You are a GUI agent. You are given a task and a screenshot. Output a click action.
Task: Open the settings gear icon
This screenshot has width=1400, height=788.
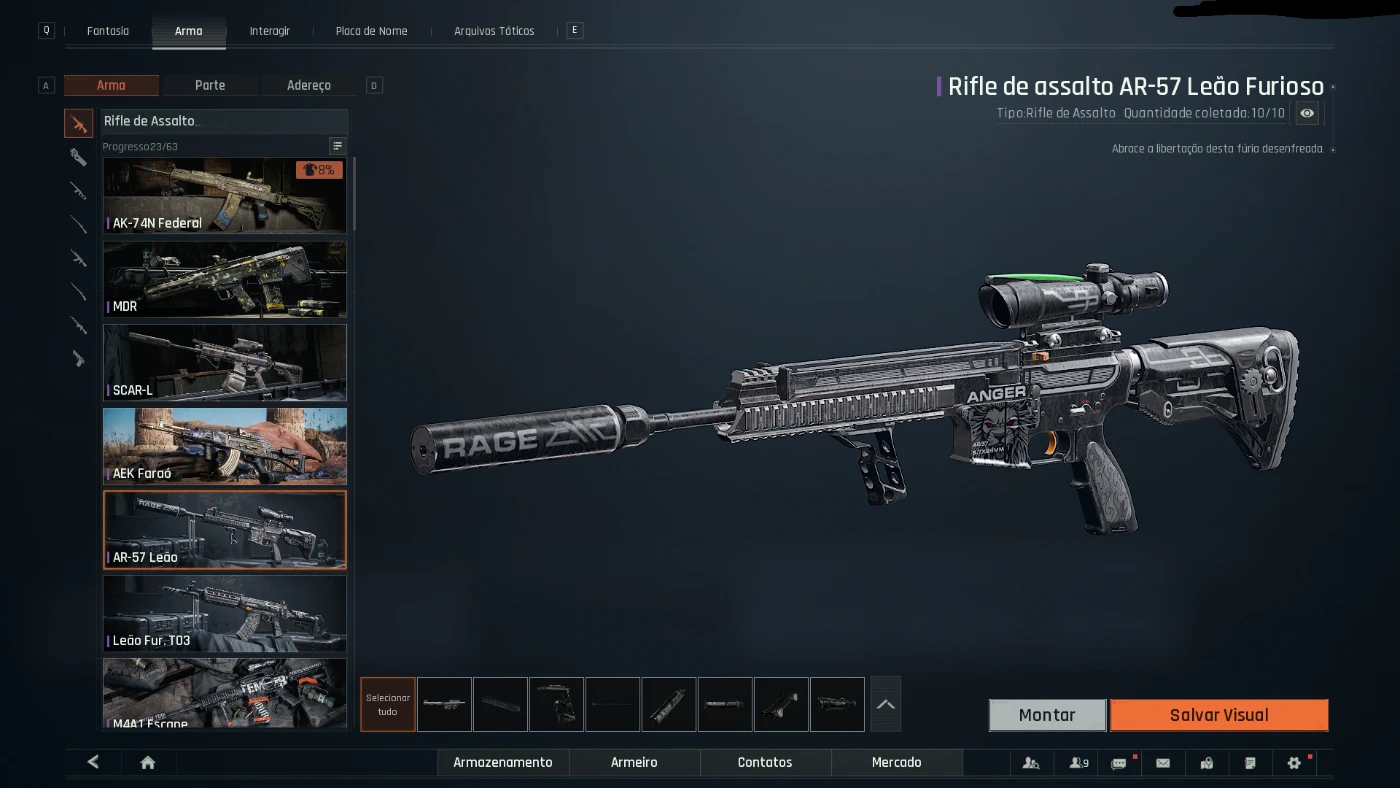(x=1294, y=763)
